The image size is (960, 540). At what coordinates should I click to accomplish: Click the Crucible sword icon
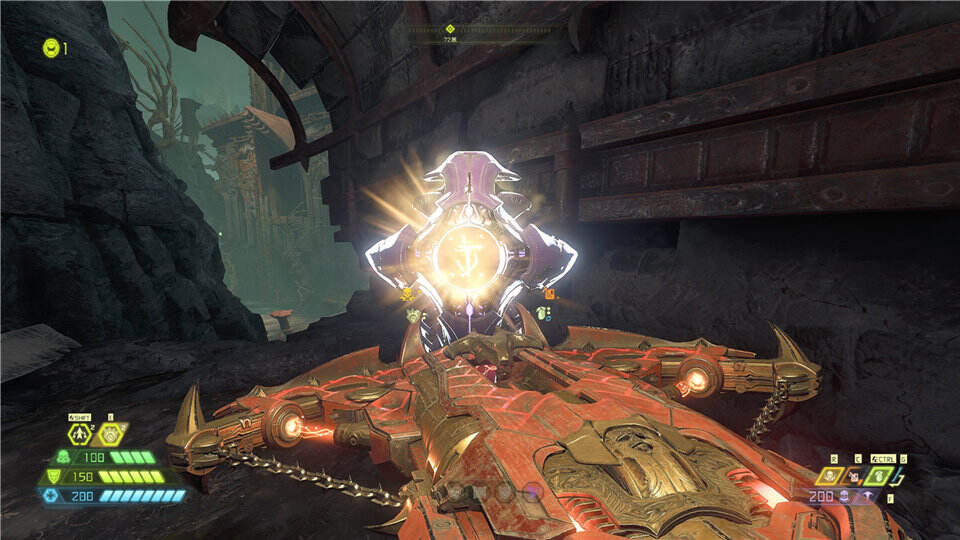coord(901,476)
